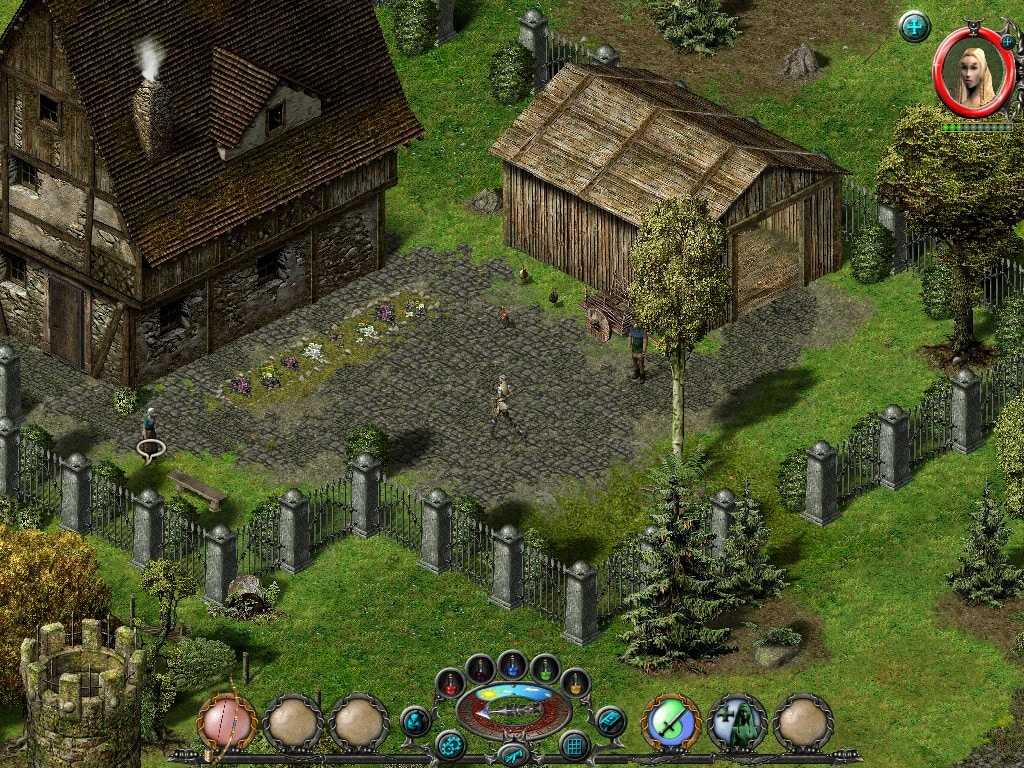Use the yellow potion
Screen dimensions: 1024x768
click(x=575, y=683)
